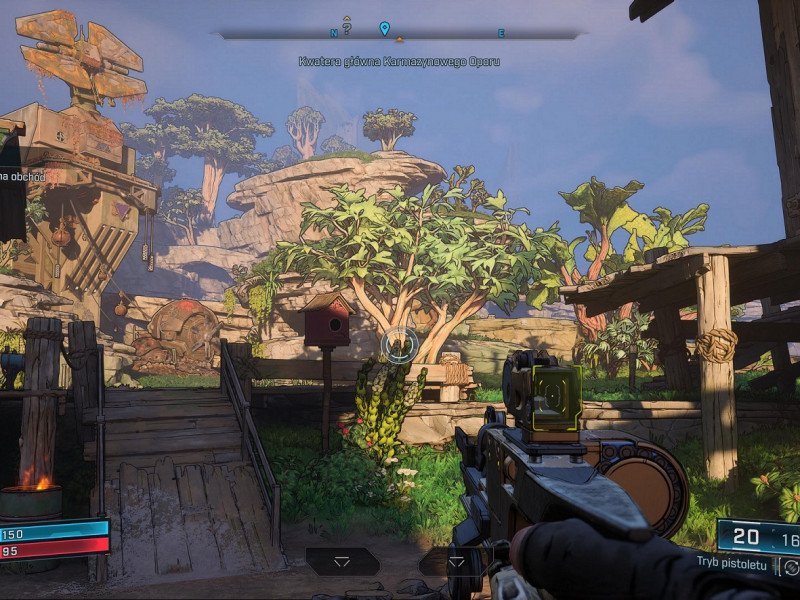Select the blue waypoint pin on the compass
Image resolution: width=800 pixels, height=600 pixels.
[x=384, y=28]
